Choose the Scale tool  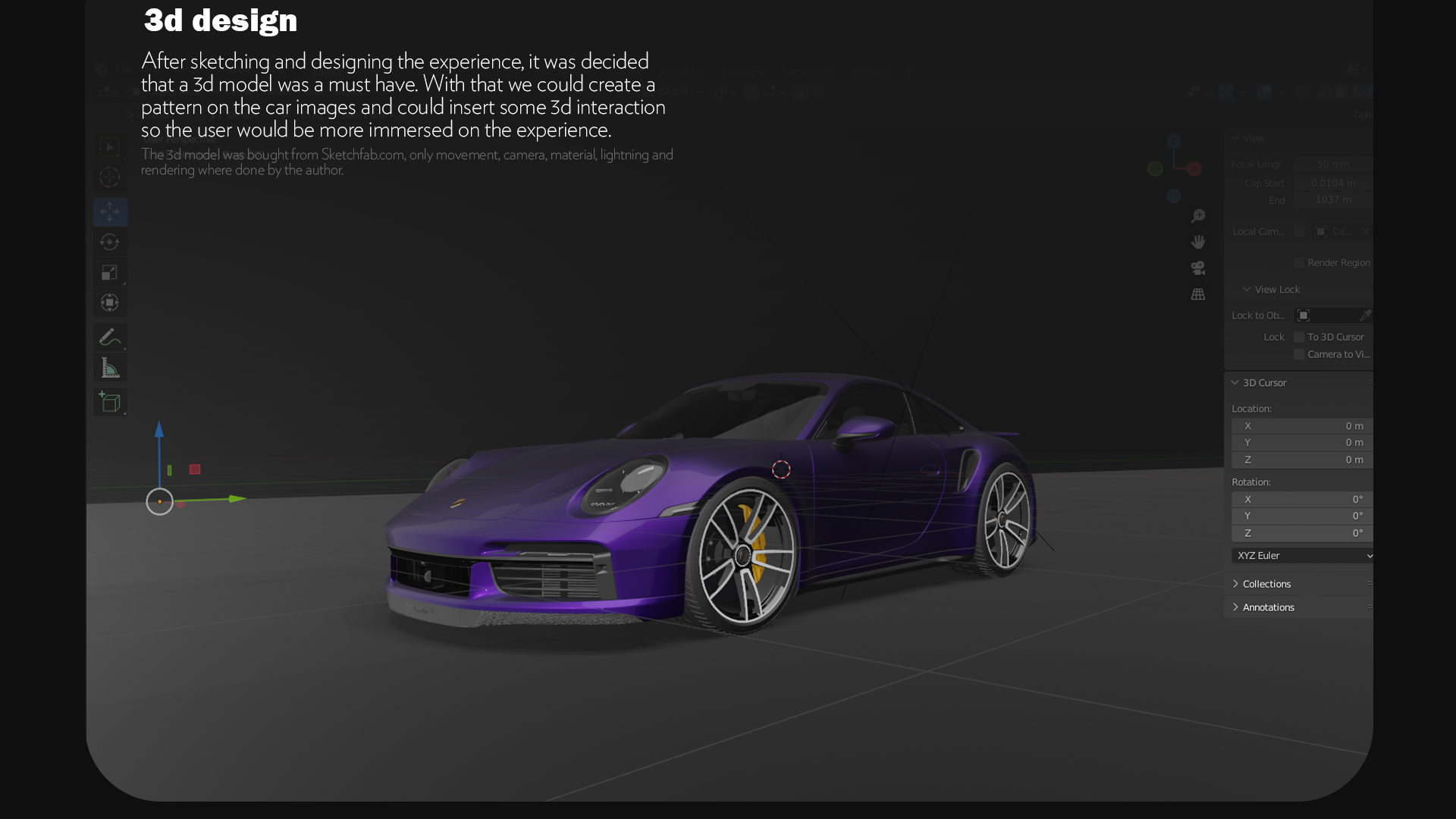pyautogui.click(x=110, y=272)
